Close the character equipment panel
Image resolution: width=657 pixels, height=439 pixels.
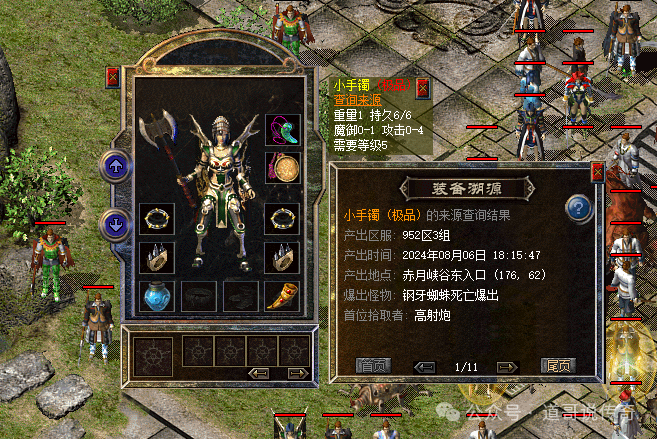(112, 77)
